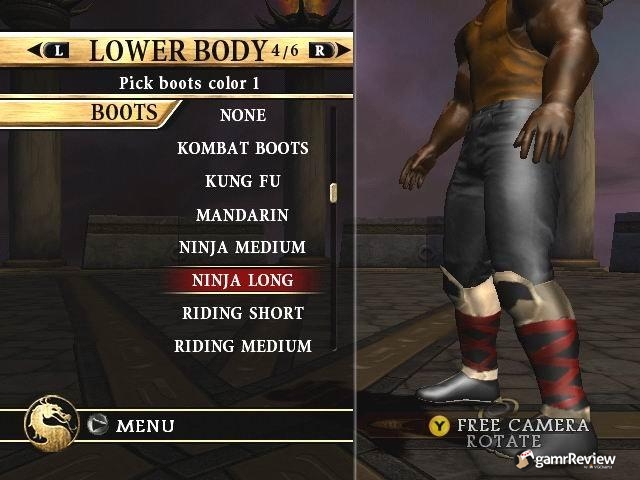The width and height of the screenshot is (640, 480).
Task: Open the Boots category header
Action: [125, 112]
